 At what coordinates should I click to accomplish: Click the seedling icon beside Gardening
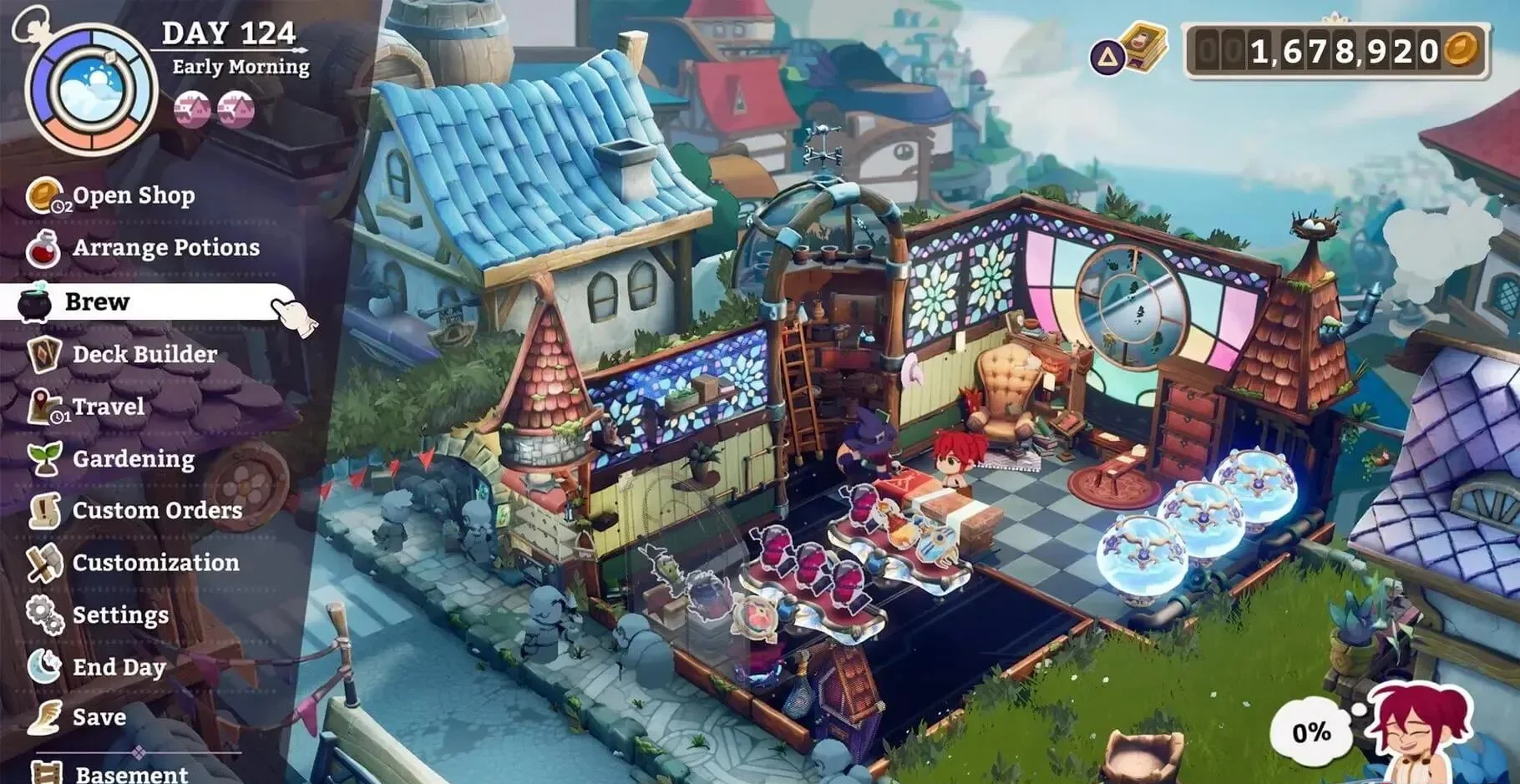click(47, 458)
